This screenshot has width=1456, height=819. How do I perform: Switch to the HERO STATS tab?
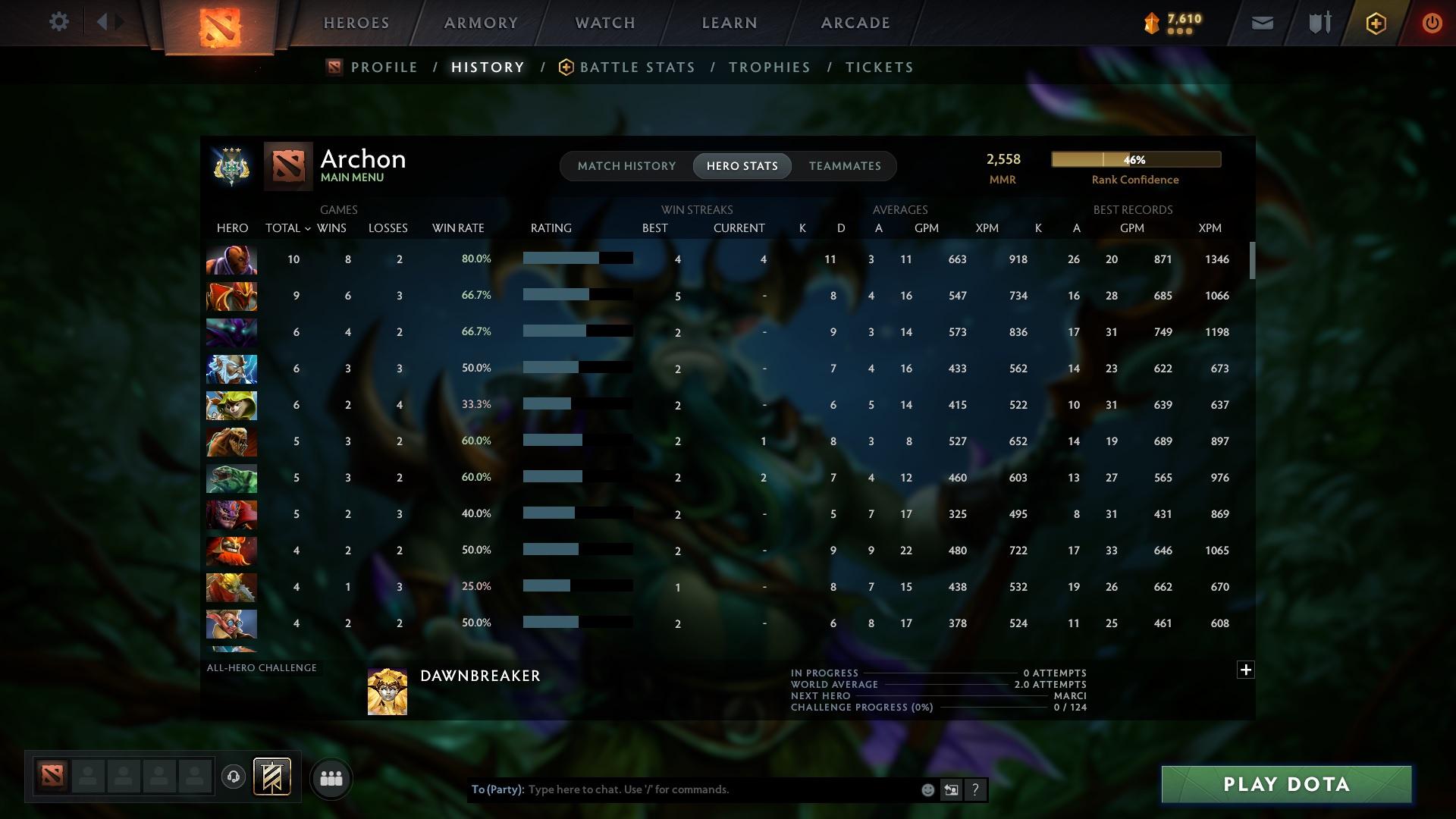point(742,165)
